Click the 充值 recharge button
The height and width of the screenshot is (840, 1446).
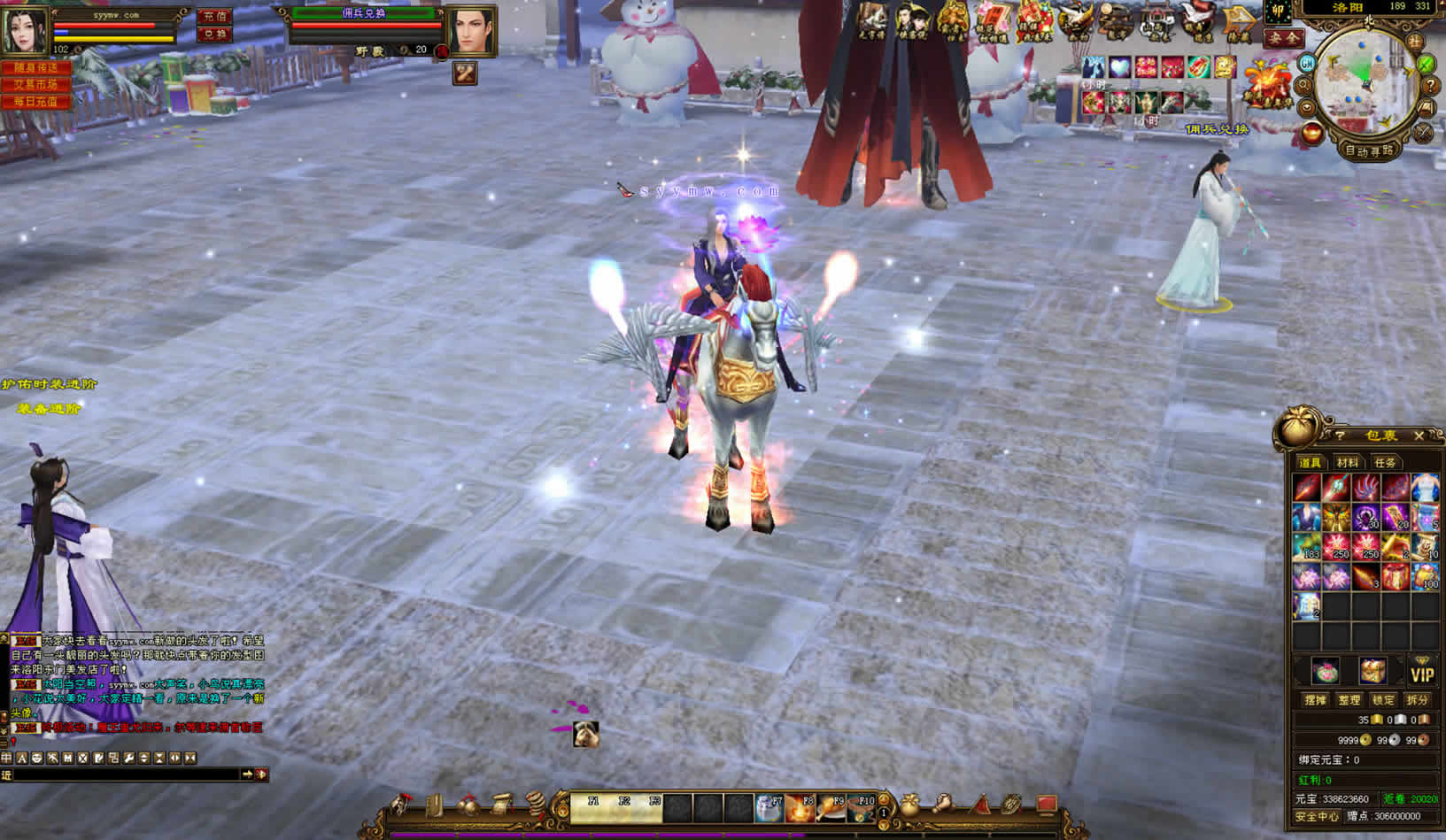pos(213,16)
